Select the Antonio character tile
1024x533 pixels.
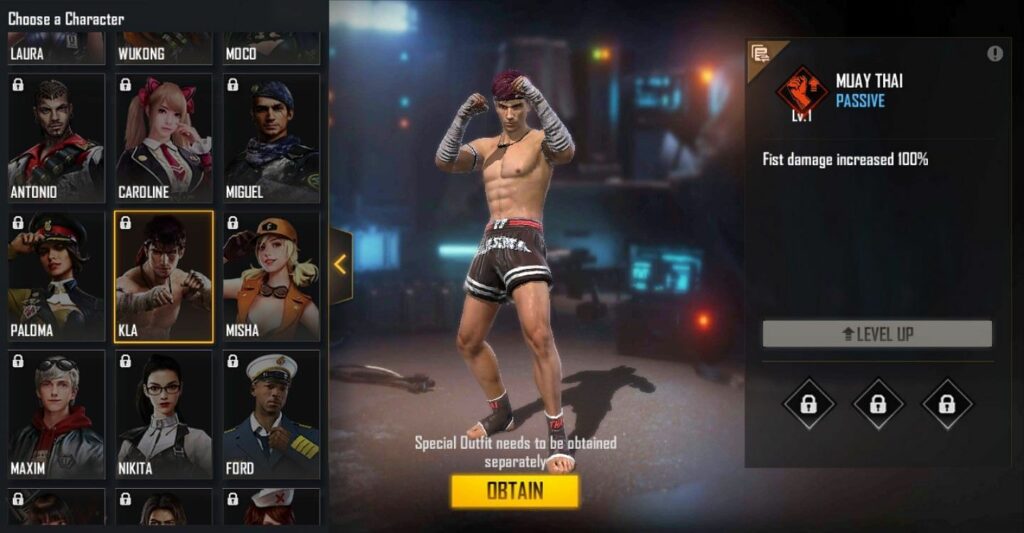click(x=56, y=137)
